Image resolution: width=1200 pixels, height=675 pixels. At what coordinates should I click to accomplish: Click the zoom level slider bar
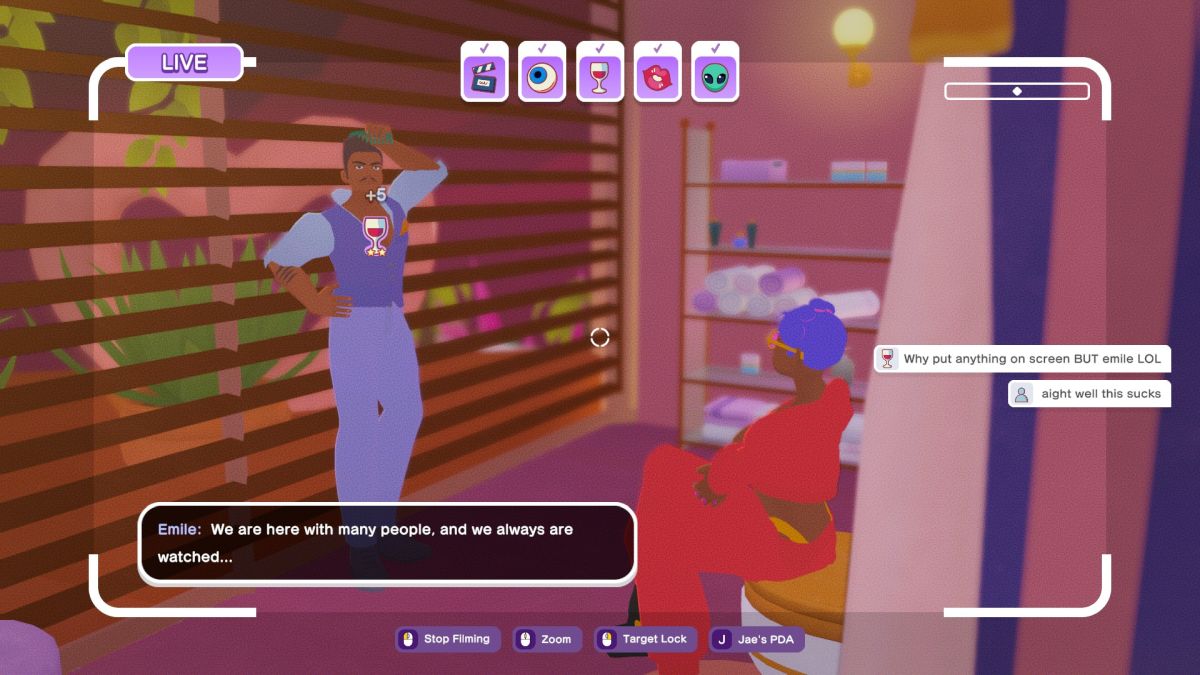point(1017,91)
